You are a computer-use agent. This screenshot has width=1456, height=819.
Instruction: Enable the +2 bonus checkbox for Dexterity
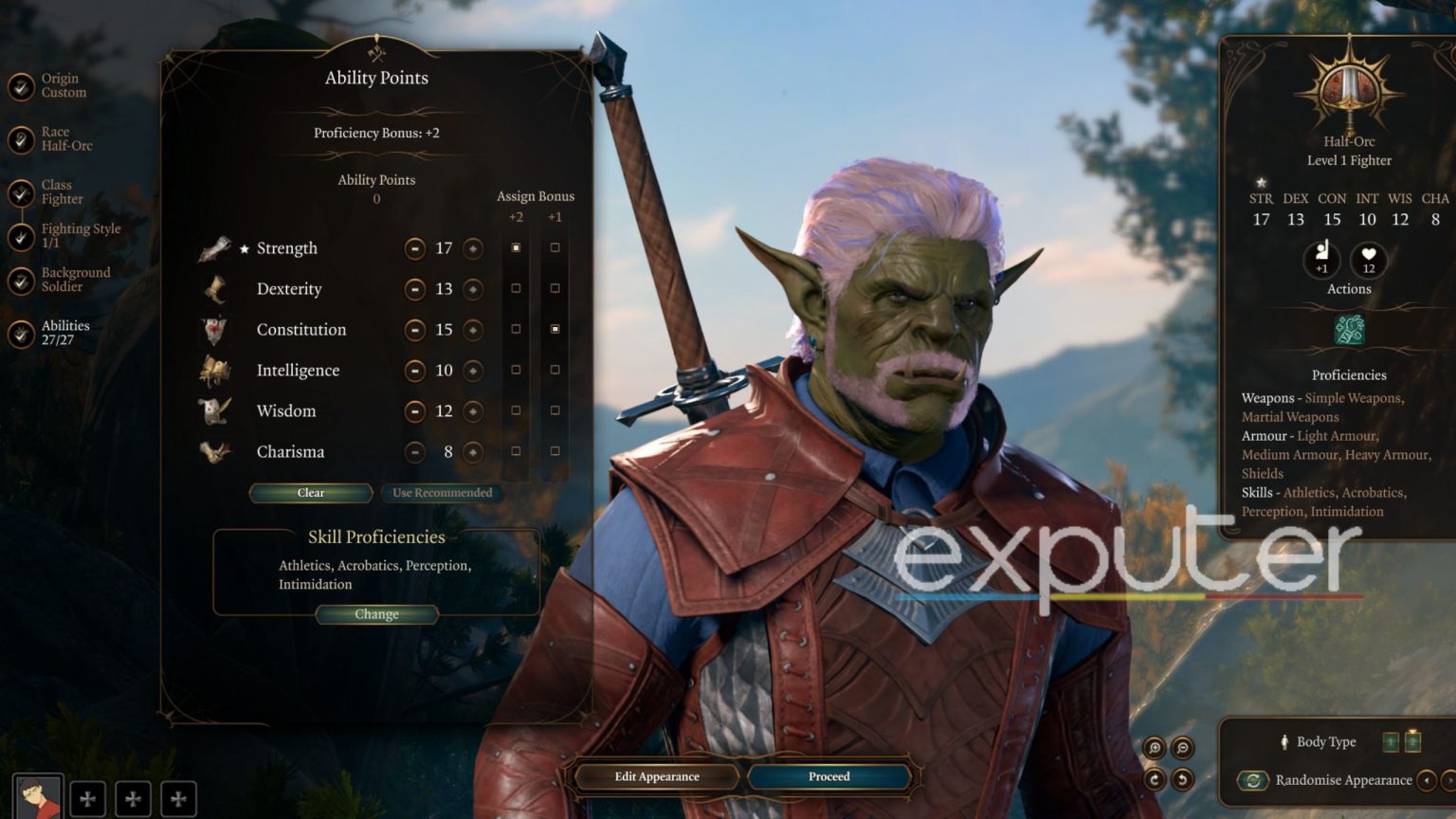pyautogui.click(x=515, y=288)
